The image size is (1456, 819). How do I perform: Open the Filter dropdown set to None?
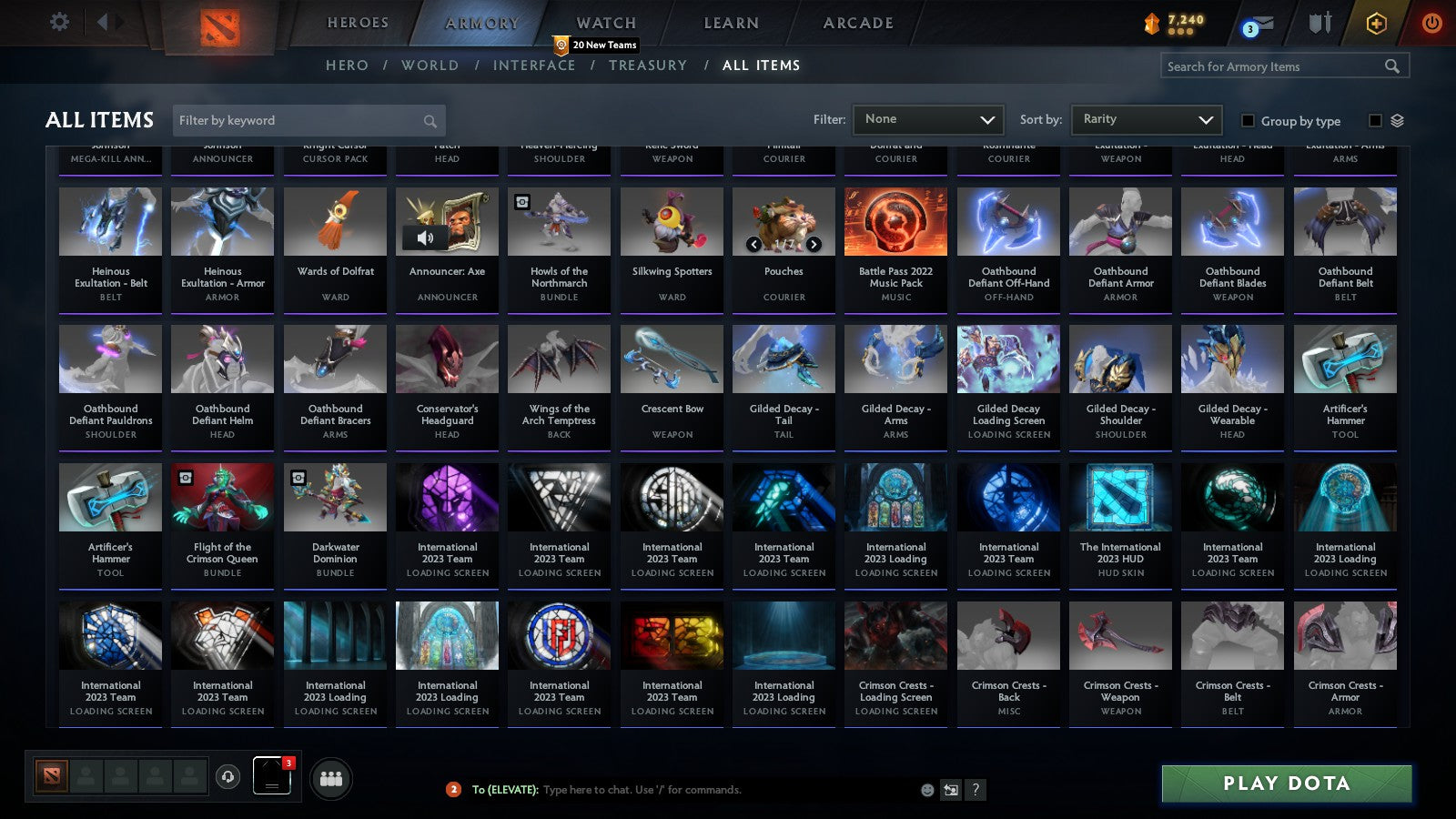click(x=927, y=119)
